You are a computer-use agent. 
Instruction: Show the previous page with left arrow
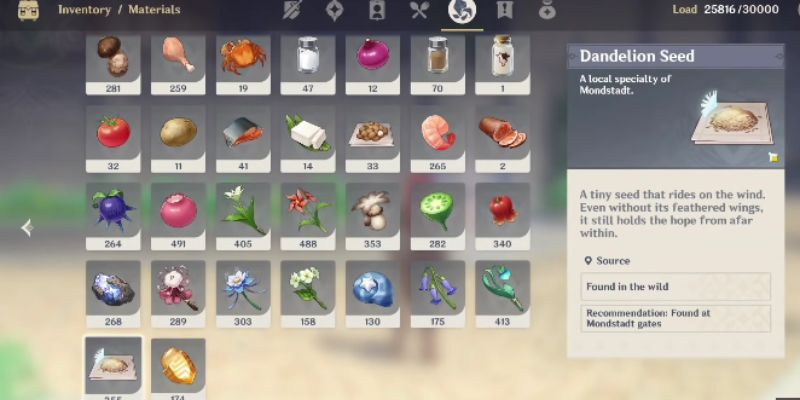[27, 228]
